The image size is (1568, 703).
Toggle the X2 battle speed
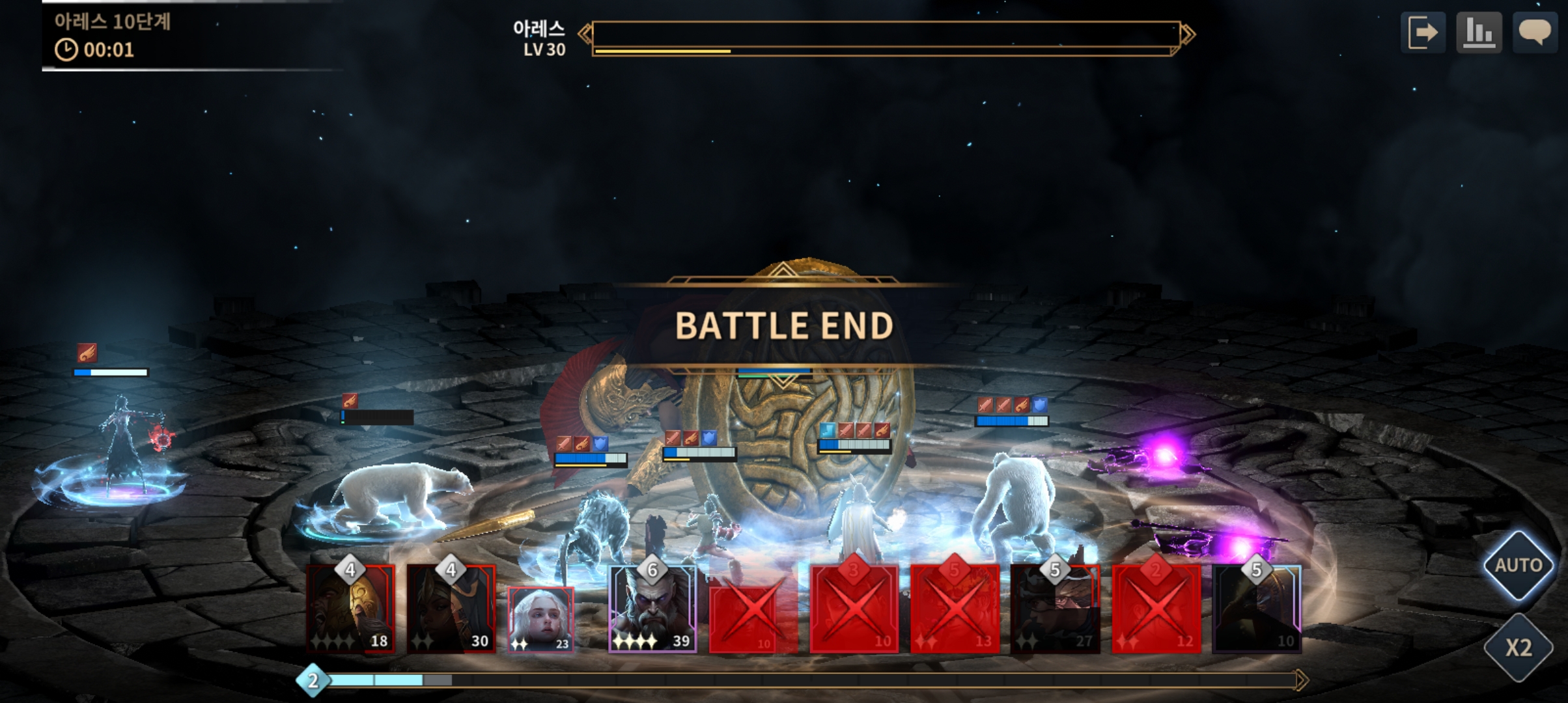1518,648
